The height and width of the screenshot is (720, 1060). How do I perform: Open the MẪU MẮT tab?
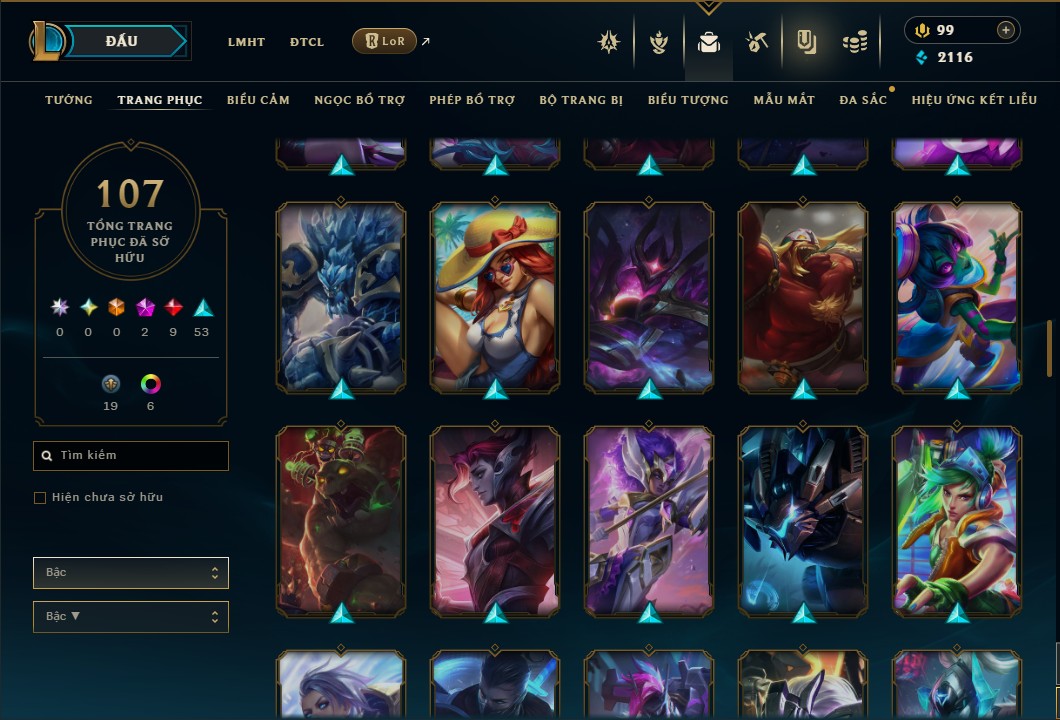coord(784,100)
